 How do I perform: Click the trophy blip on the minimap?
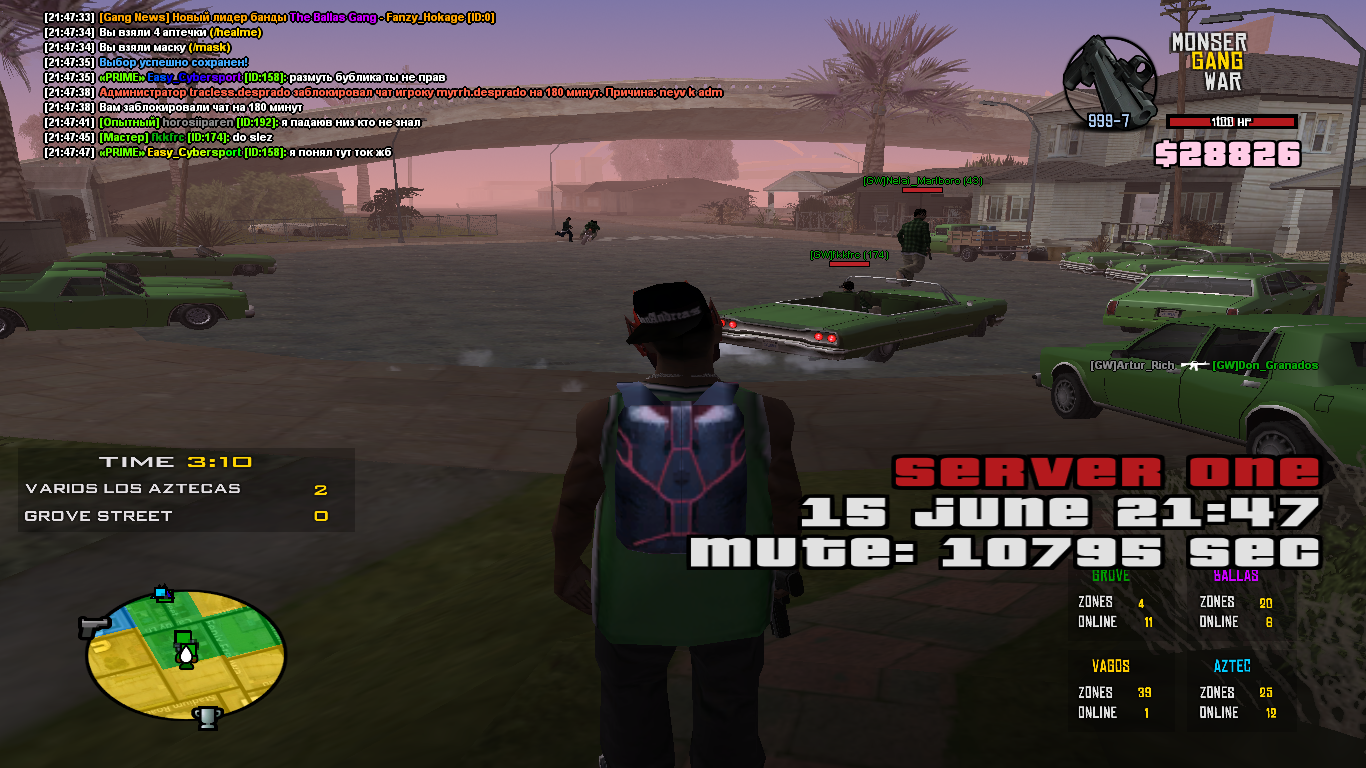point(206,718)
